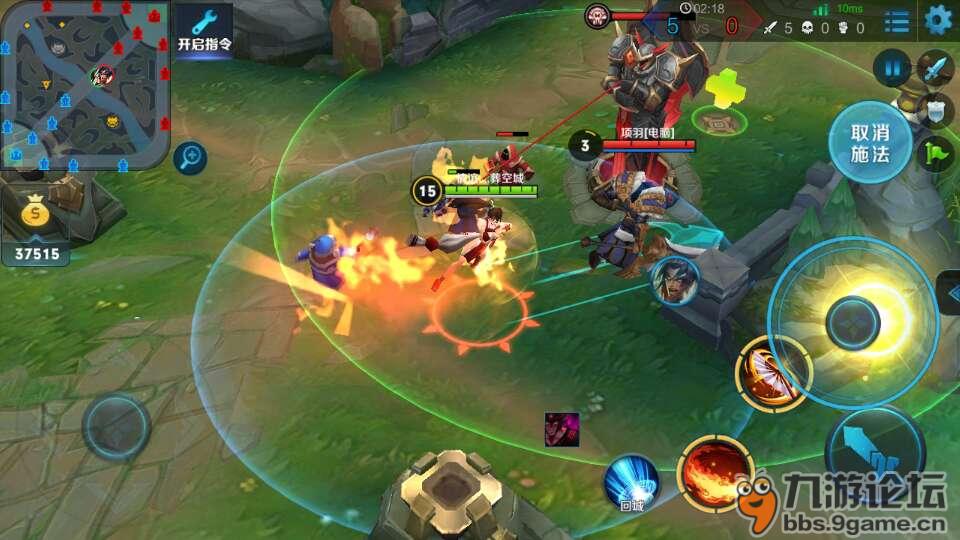Viewport: 960px width, 540px height.
Task: Use the 回城 recall ability
Action: point(630,484)
